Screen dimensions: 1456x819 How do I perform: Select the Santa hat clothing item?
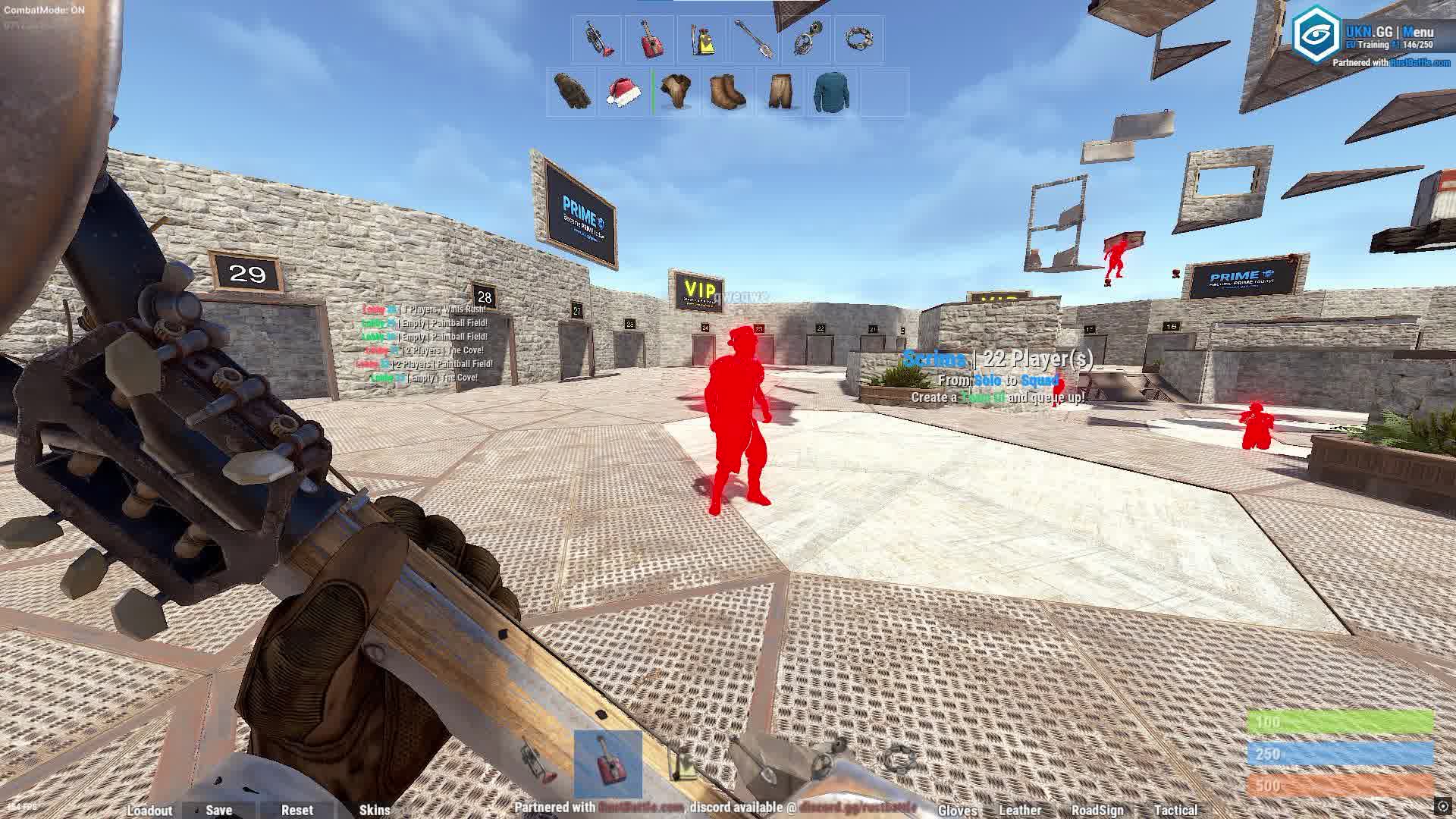coord(623,93)
